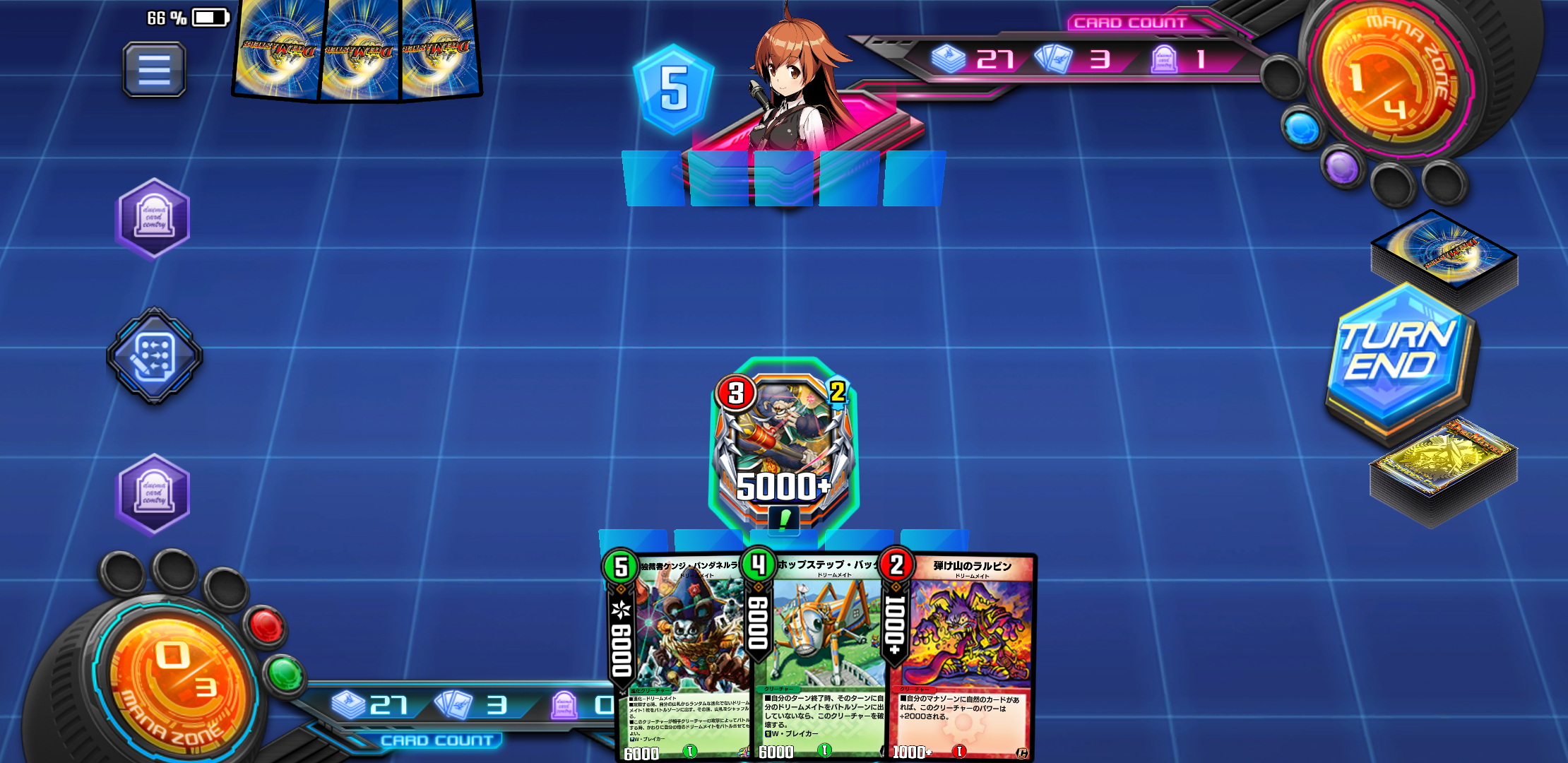
Task: Open the battle log notepad icon
Action: (154, 355)
